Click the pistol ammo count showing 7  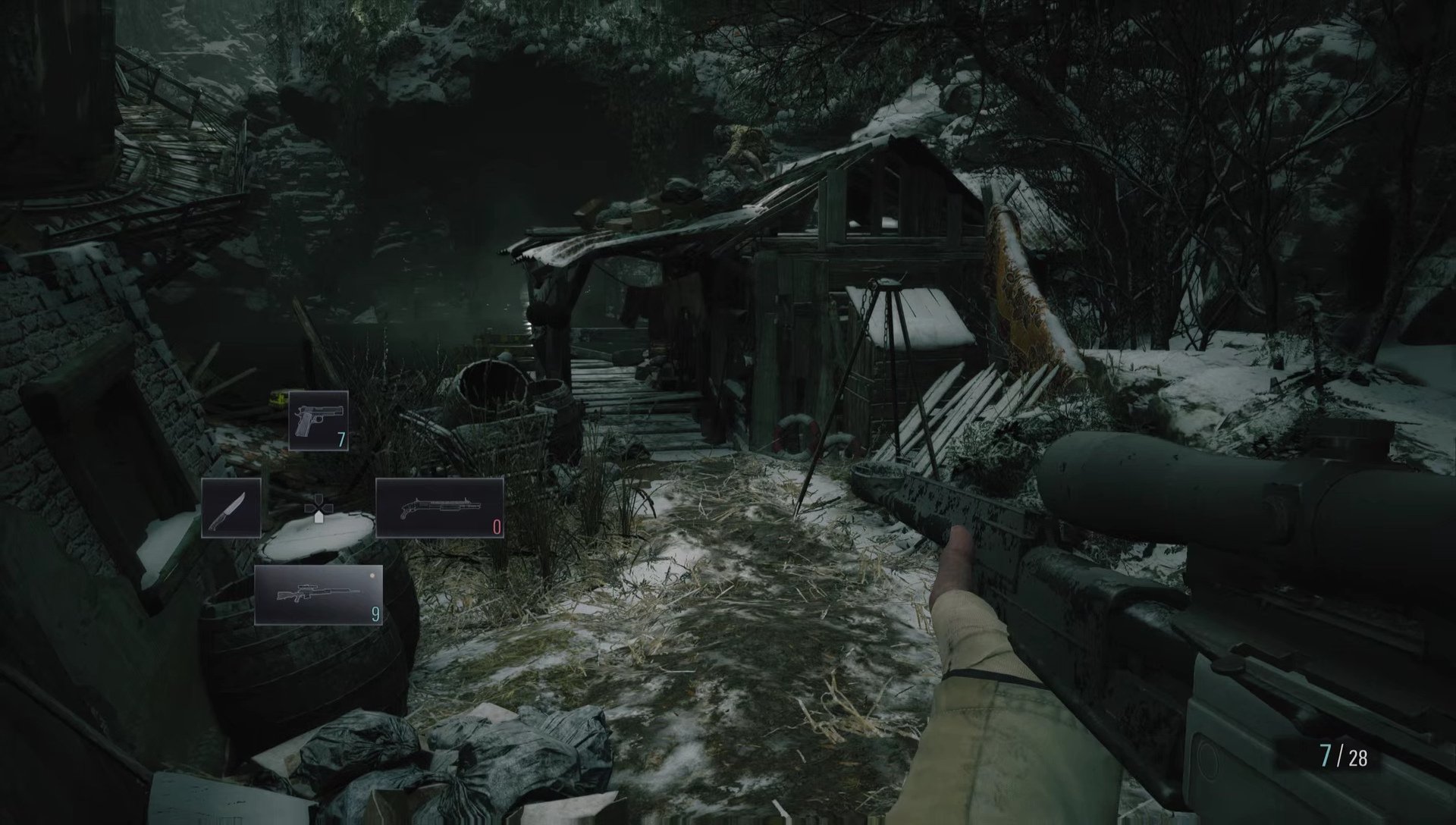pos(342,440)
